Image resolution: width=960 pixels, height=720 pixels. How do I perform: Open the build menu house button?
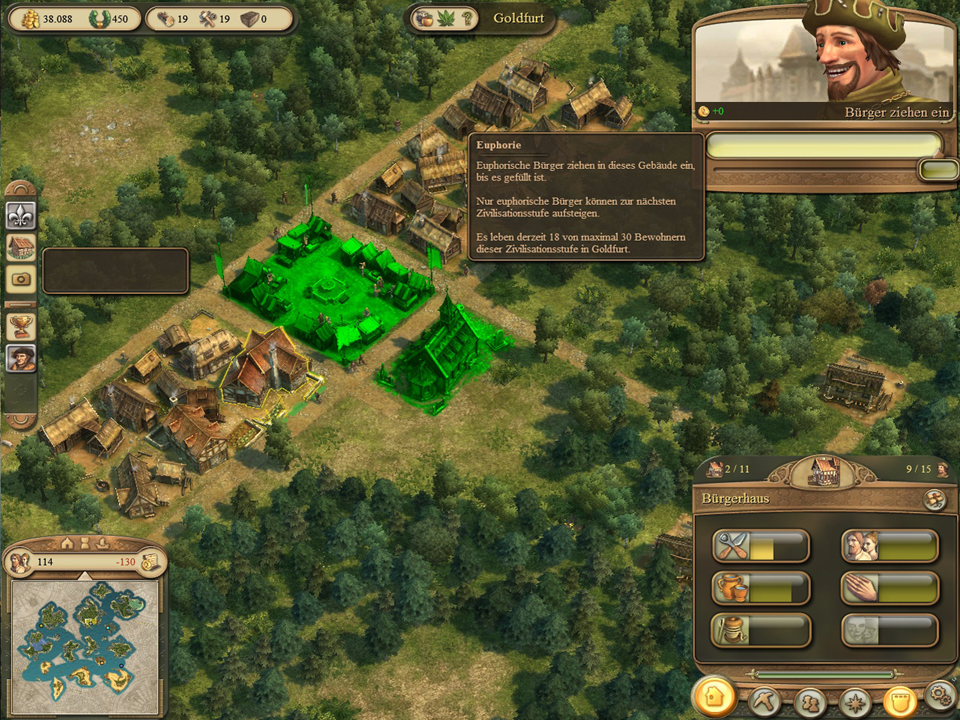pyautogui.click(x=715, y=697)
